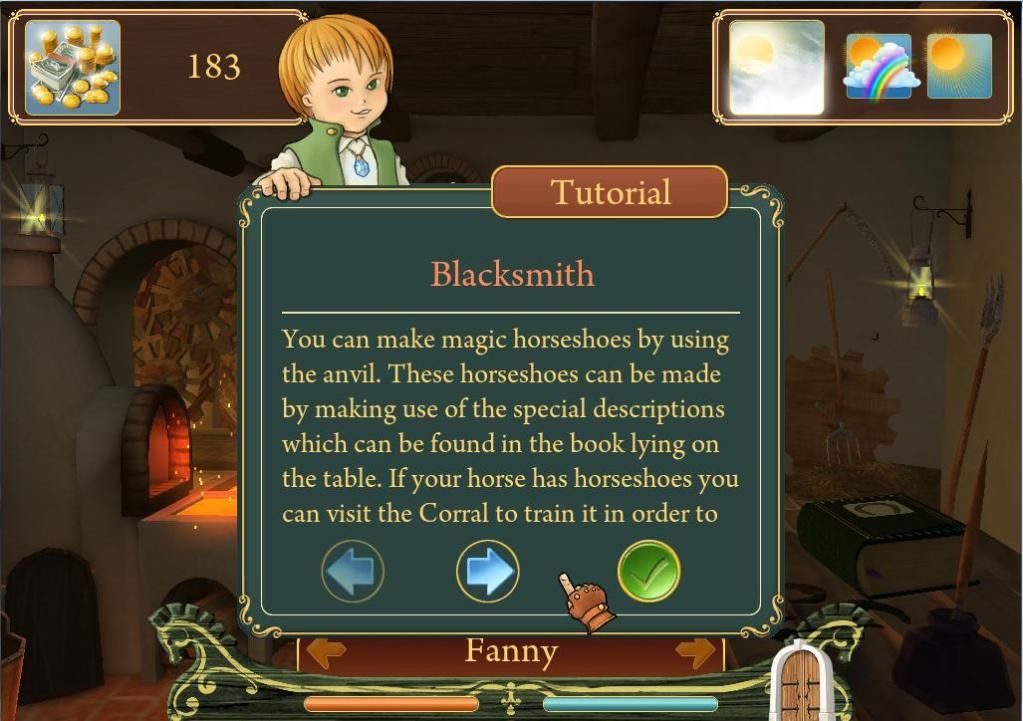Exit through the wooden door icon
The image size is (1023, 721).
pos(801,682)
